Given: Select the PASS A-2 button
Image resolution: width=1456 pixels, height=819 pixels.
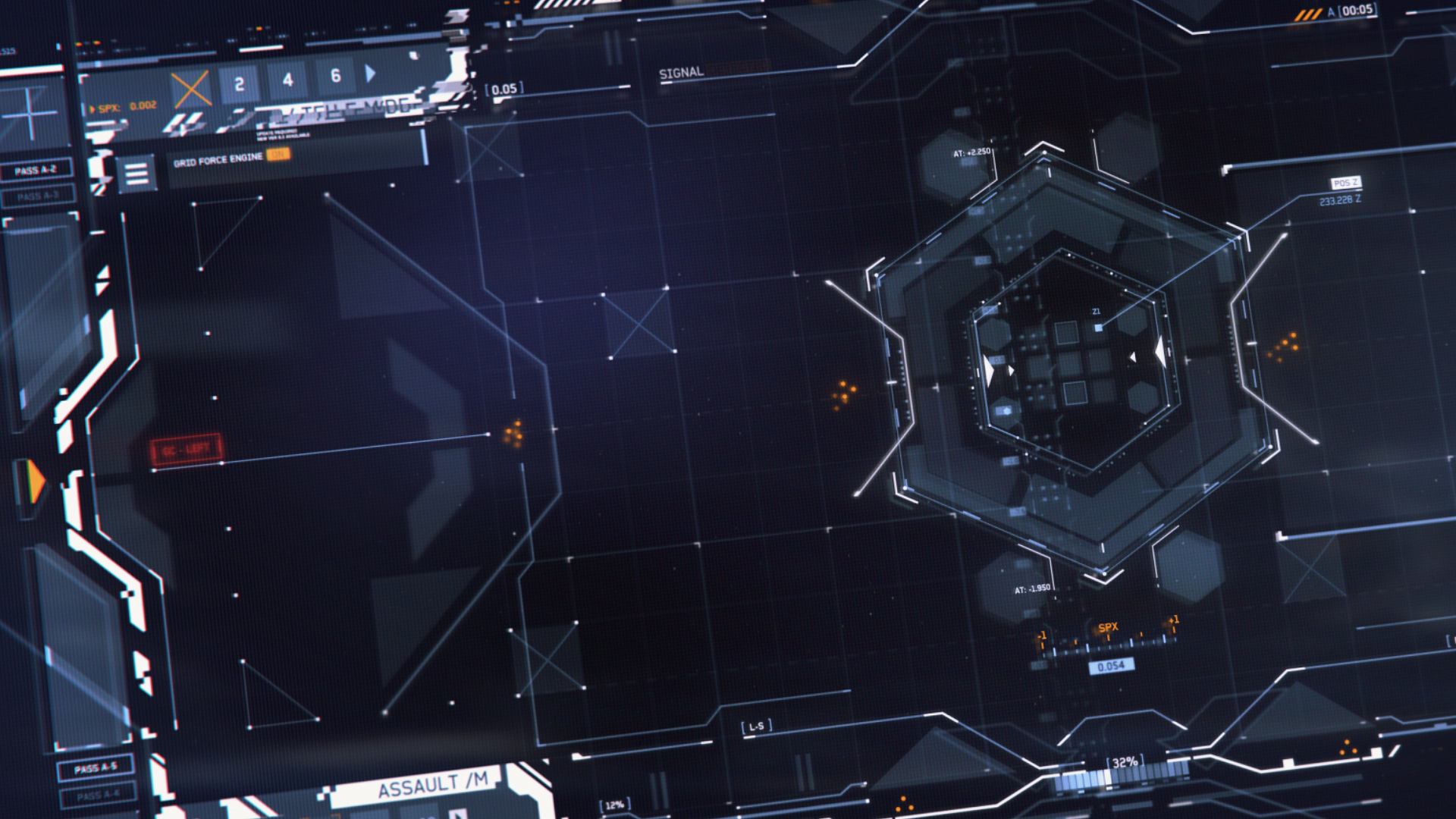Looking at the screenshot, I should click(x=36, y=170).
